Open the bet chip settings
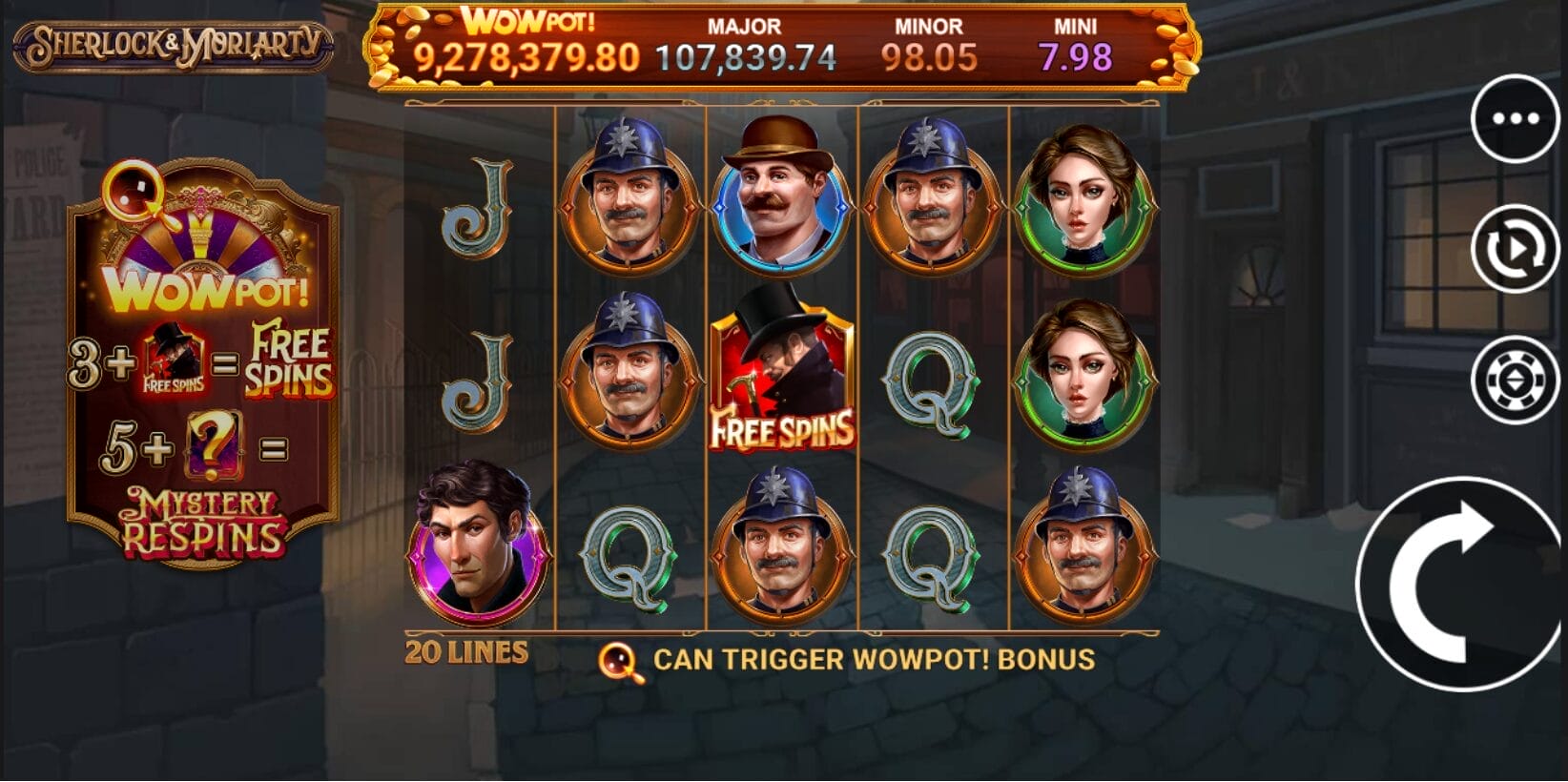Viewport: 1568px width, 782px height. click(x=1515, y=380)
